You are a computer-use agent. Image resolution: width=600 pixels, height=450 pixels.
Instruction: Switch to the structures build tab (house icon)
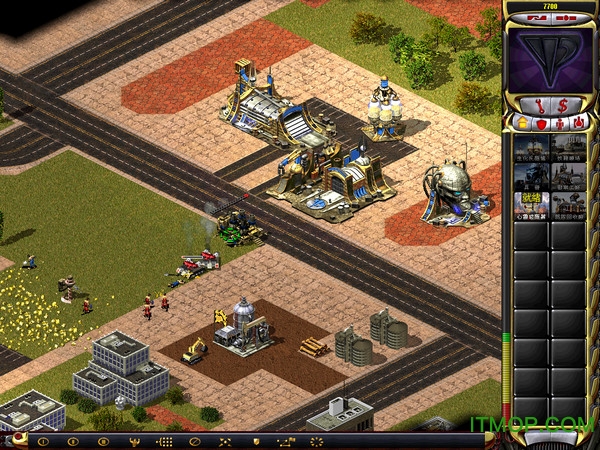click(x=520, y=122)
